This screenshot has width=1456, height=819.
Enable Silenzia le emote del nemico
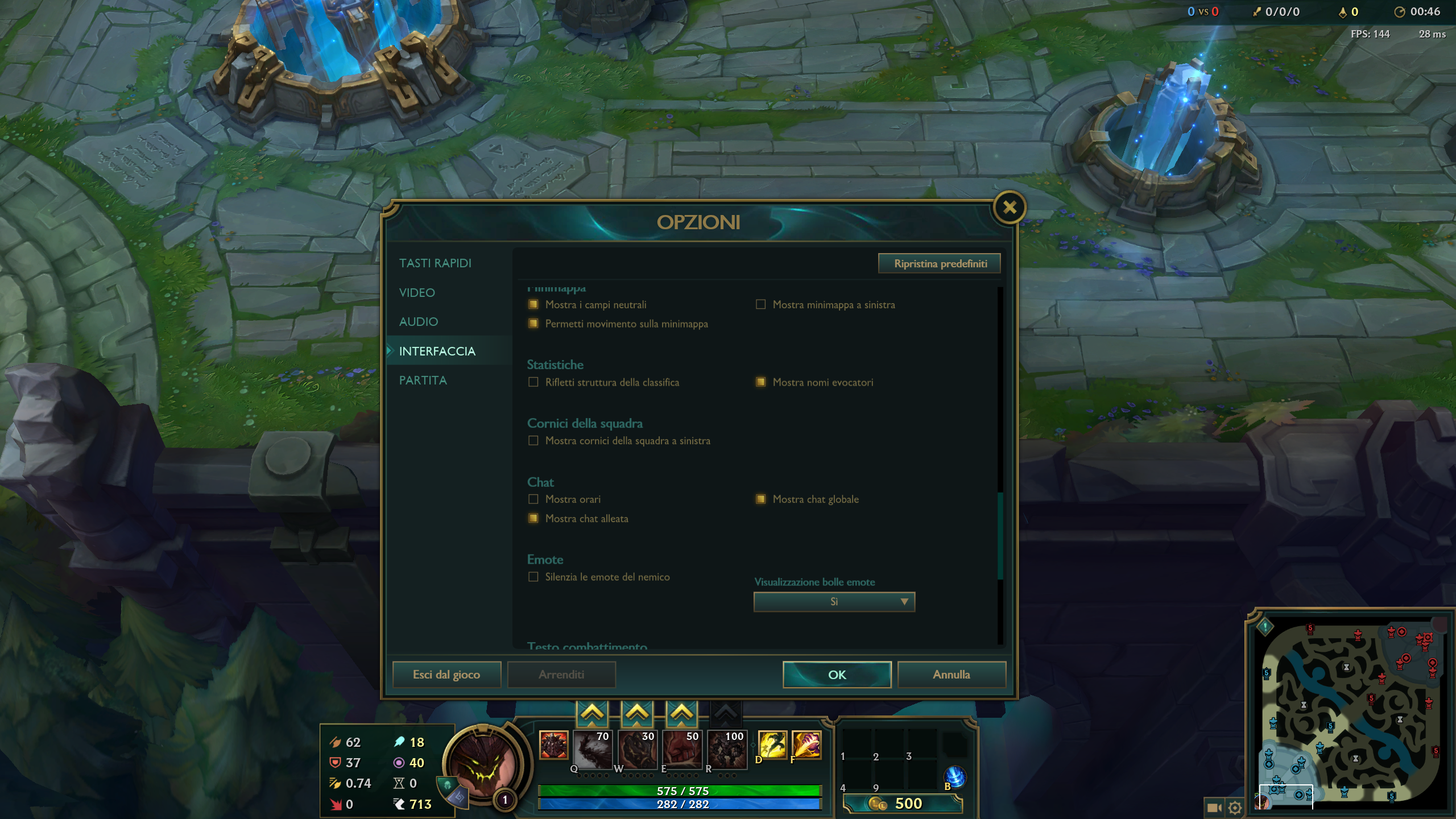tap(533, 577)
